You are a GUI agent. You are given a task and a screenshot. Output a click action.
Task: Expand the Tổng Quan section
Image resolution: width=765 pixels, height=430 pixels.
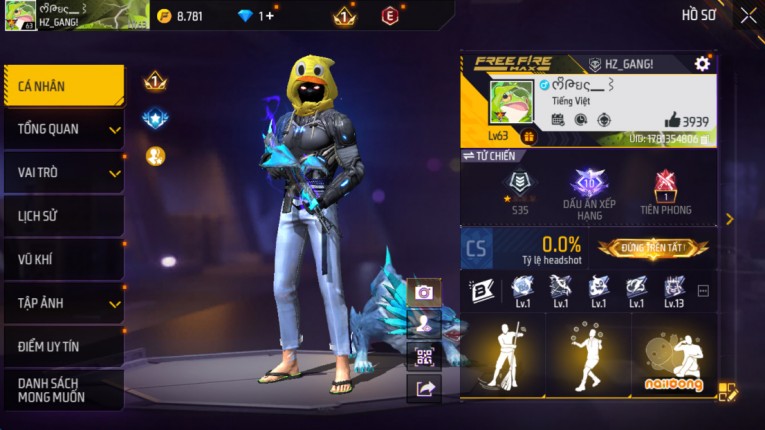[63, 129]
